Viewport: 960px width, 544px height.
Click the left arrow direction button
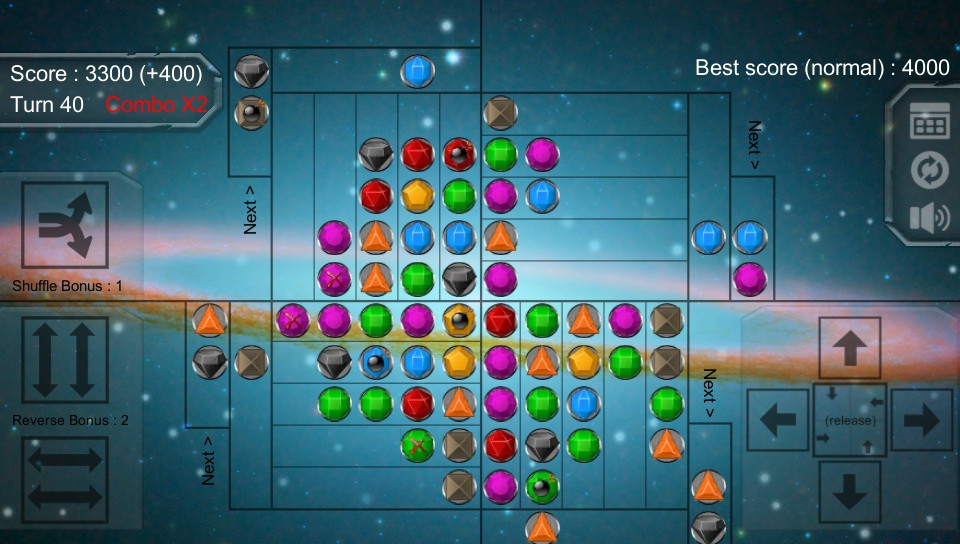[x=778, y=420]
